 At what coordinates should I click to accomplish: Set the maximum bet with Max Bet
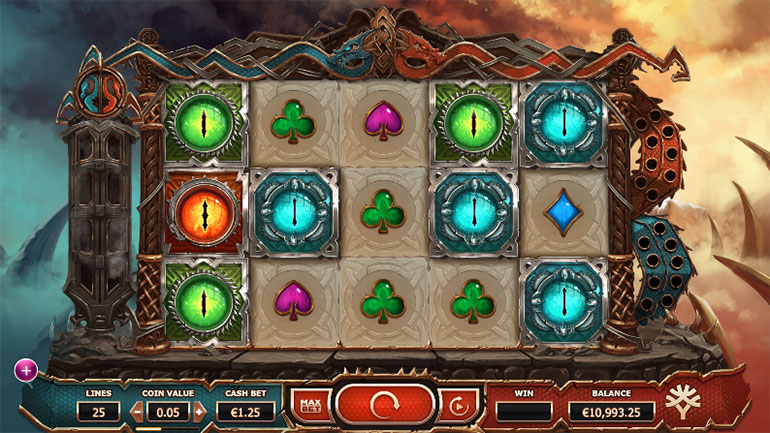(x=309, y=404)
